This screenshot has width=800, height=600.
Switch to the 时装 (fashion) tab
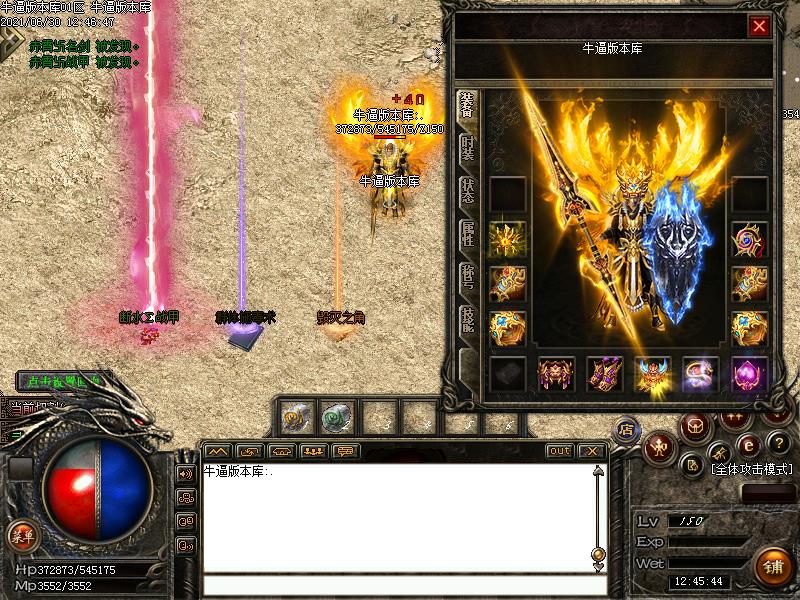tap(467, 148)
